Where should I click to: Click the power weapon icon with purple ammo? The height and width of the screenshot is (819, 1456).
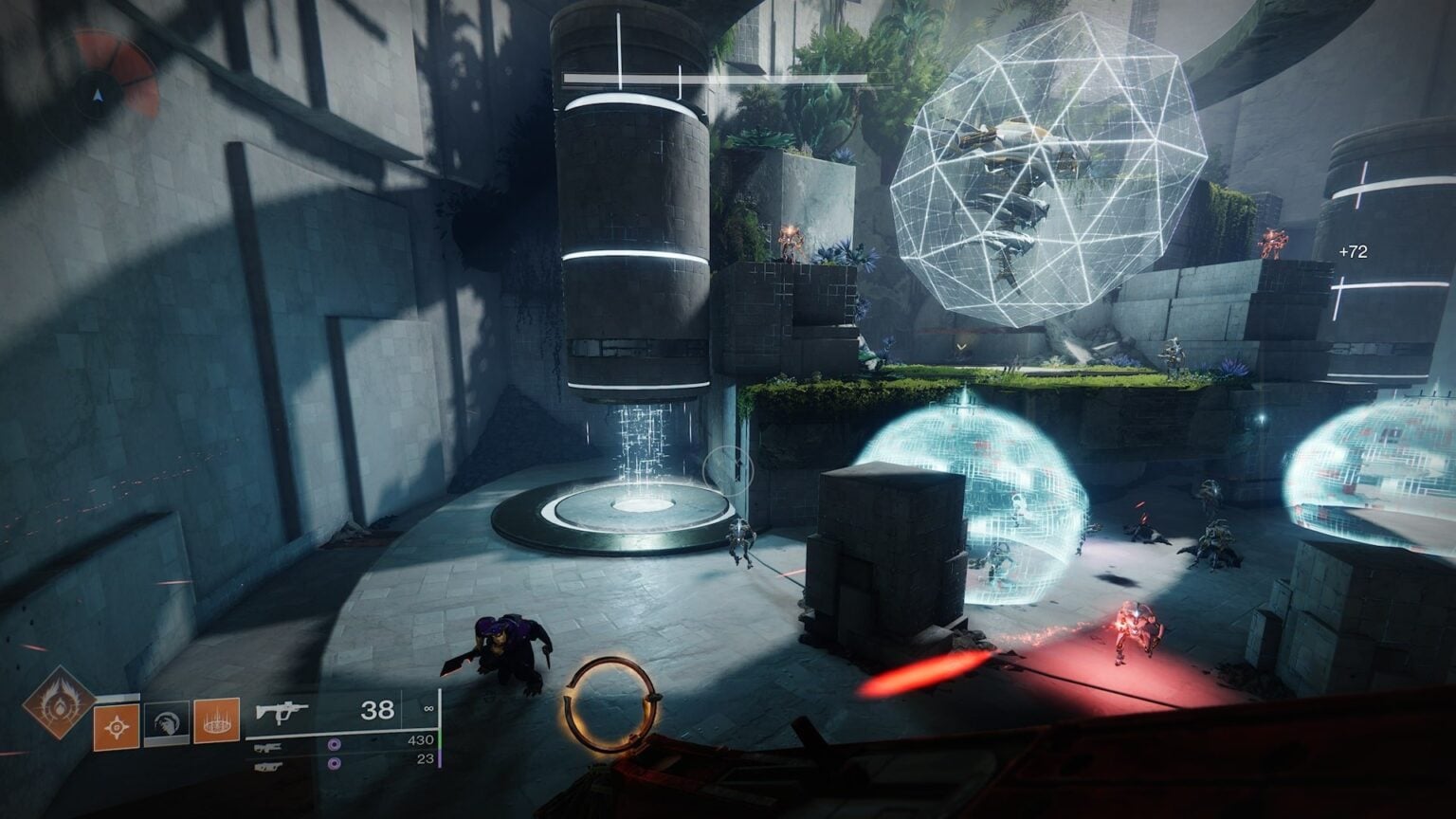coord(268,767)
